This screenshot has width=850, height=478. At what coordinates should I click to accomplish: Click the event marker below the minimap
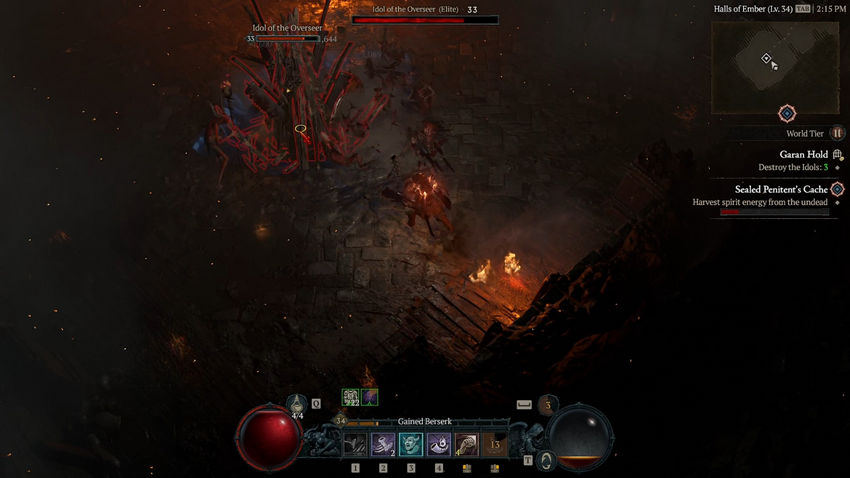pos(787,113)
